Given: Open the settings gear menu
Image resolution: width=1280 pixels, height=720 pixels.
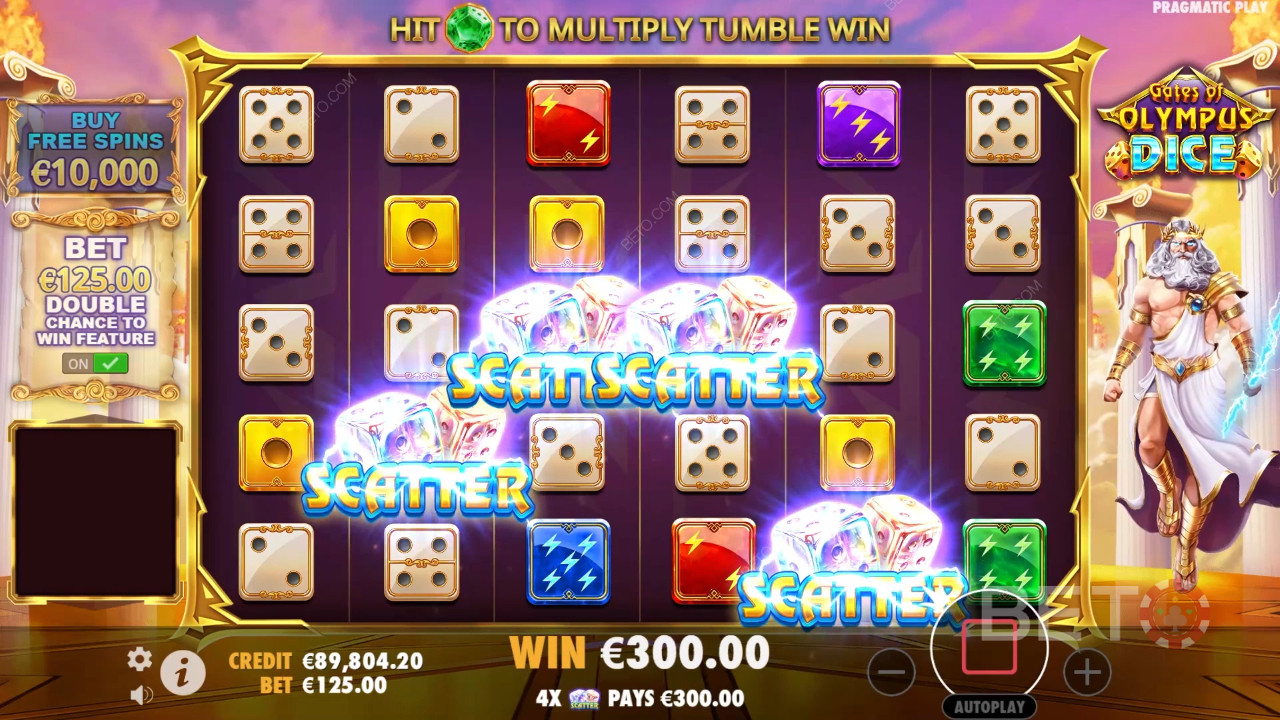Looking at the screenshot, I should click(139, 657).
